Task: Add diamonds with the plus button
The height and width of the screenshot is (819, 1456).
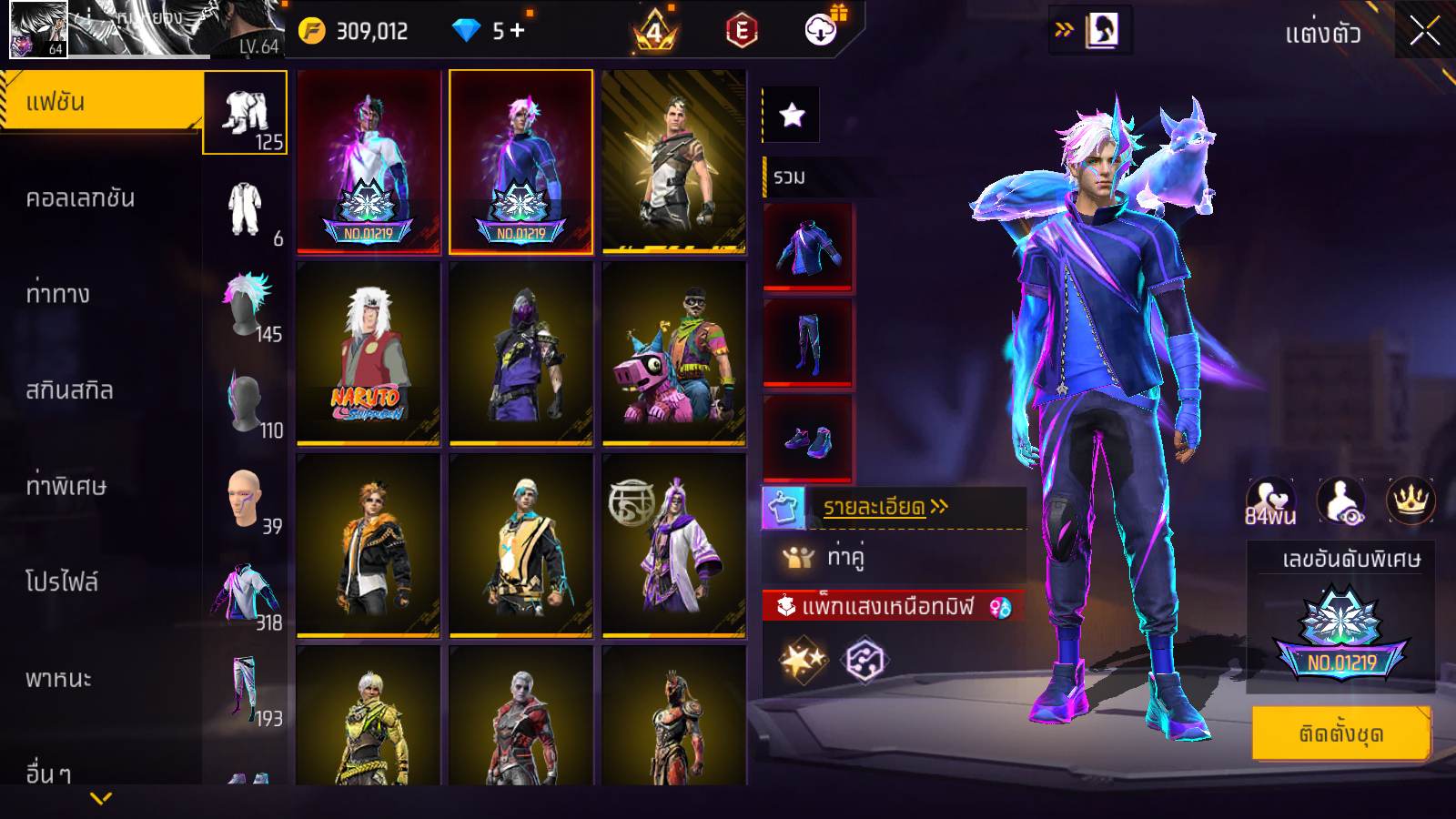Action: click(x=518, y=31)
